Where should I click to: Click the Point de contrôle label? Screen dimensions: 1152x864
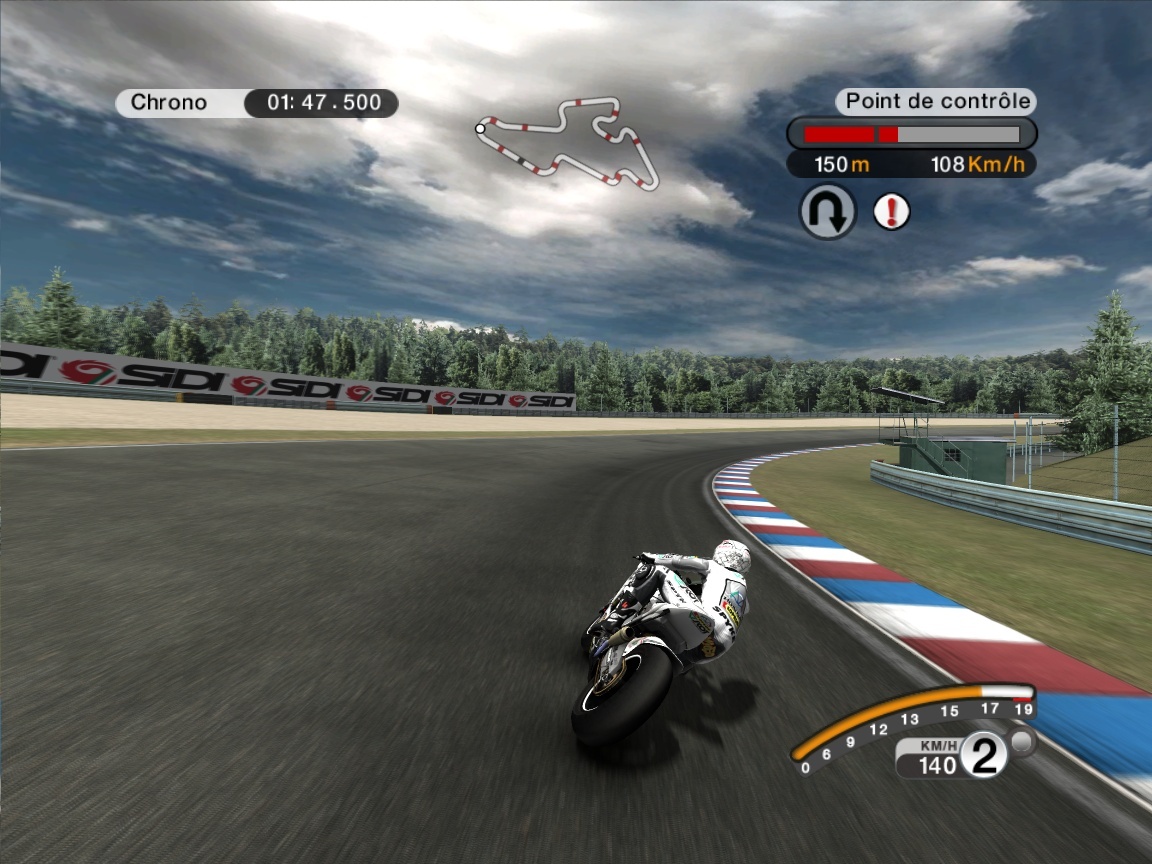(x=936, y=101)
